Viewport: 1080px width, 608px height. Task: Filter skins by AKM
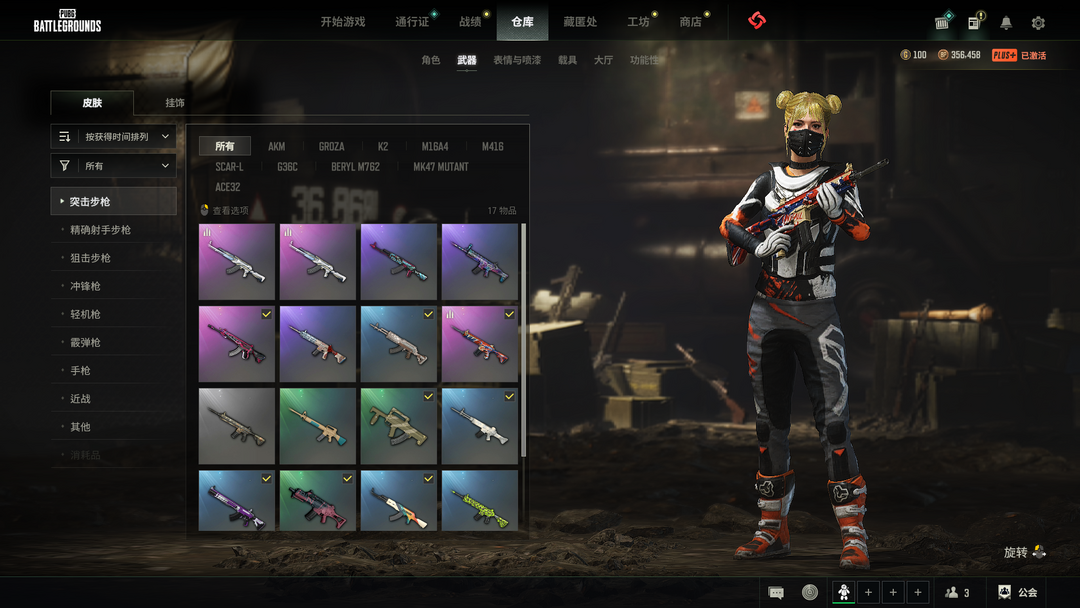pyautogui.click(x=276, y=147)
